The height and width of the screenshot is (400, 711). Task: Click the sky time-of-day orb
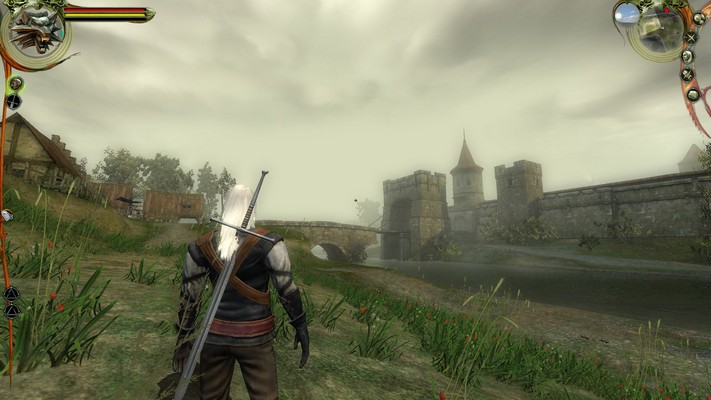pyautogui.click(x=627, y=13)
